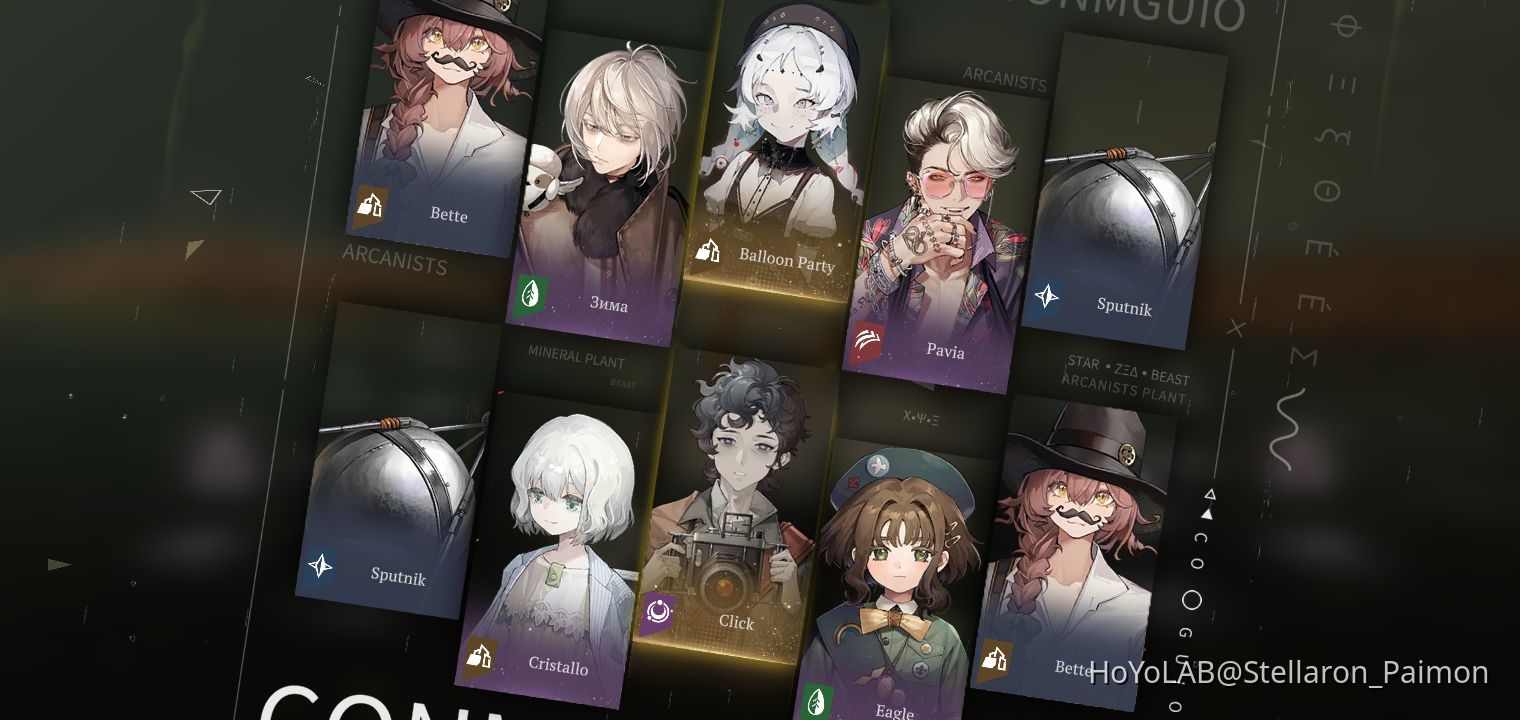The height and width of the screenshot is (720, 1520).
Task: Click the MINERAL PLANT label text
Action: click(576, 356)
